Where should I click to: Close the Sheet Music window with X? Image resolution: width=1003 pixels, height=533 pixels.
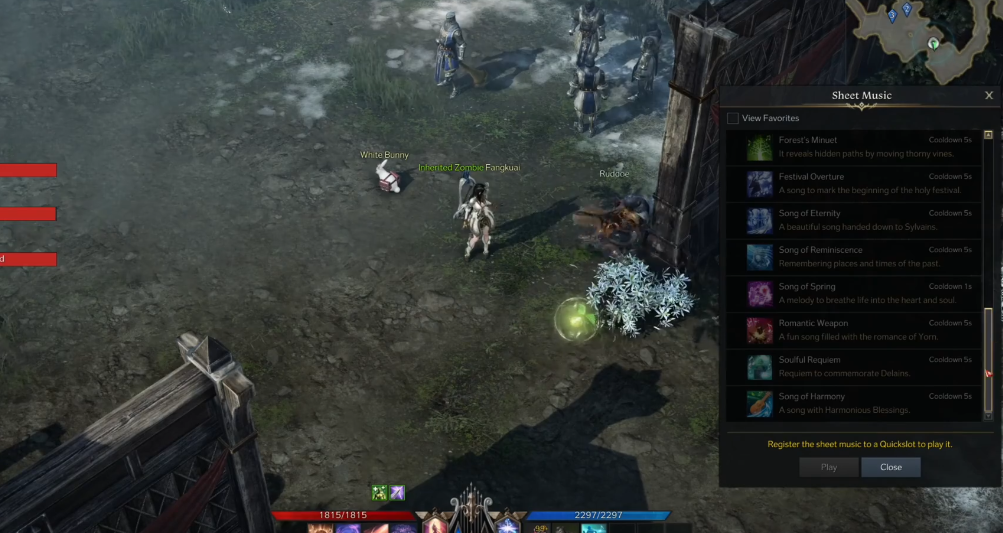point(989,95)
